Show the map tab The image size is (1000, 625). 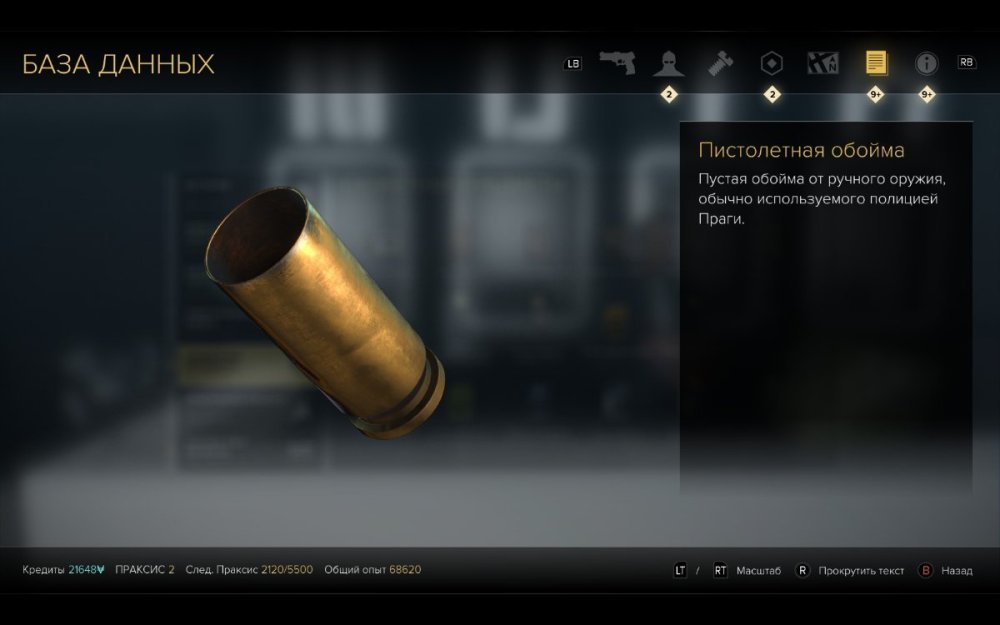pos(823,63)
